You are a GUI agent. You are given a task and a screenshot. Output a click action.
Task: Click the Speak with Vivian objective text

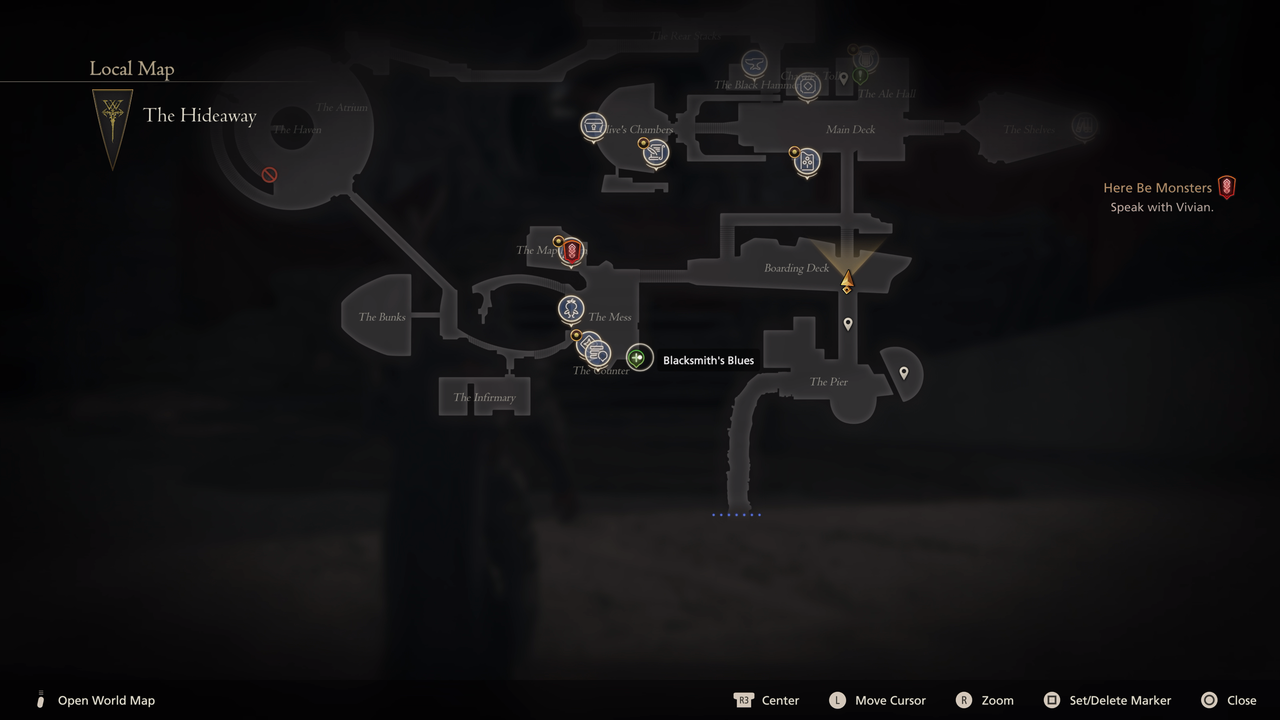[1162, 207]
